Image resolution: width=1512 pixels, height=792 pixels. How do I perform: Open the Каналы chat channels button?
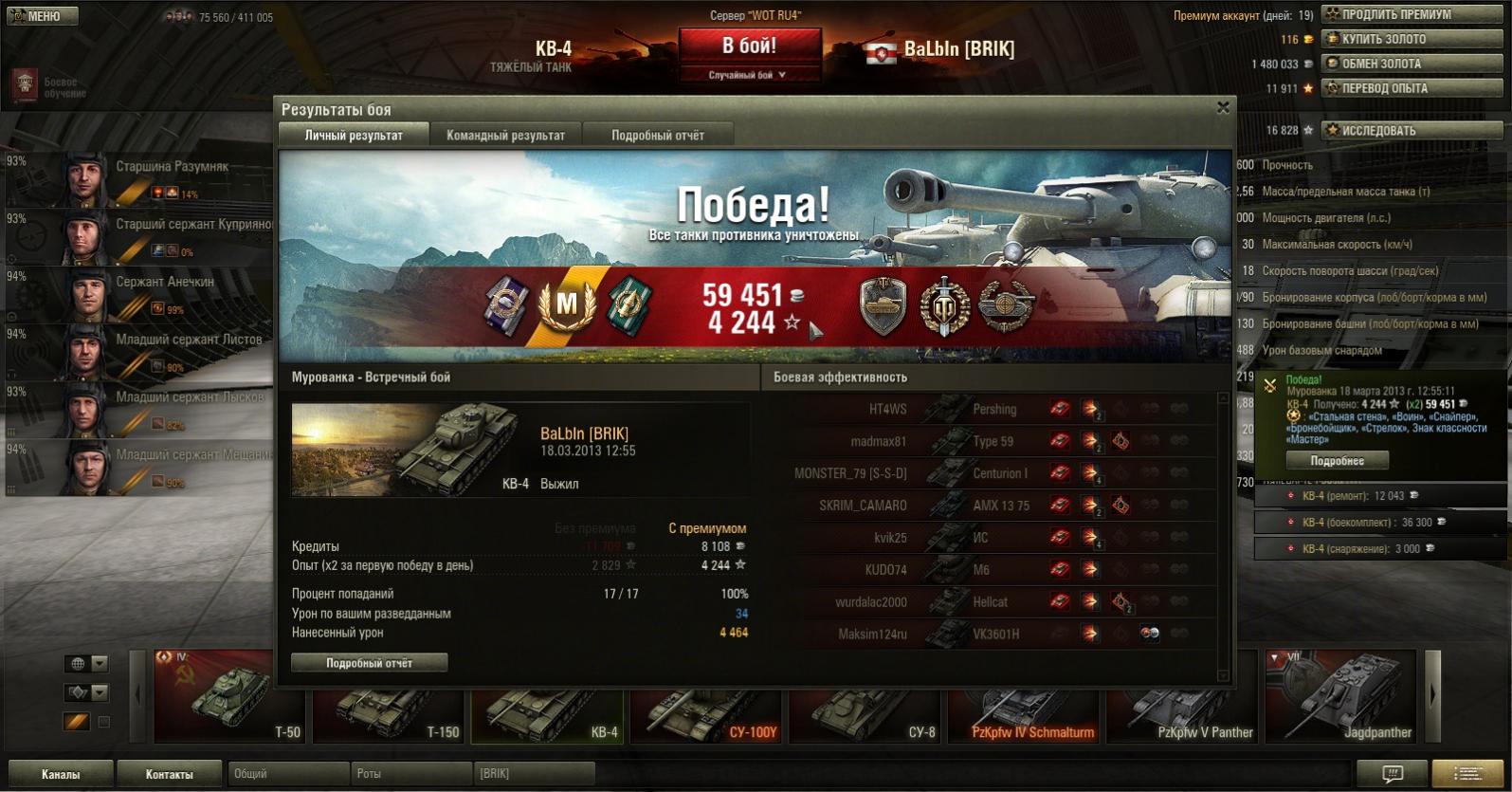pyautogui.click(x=61, y=774)
